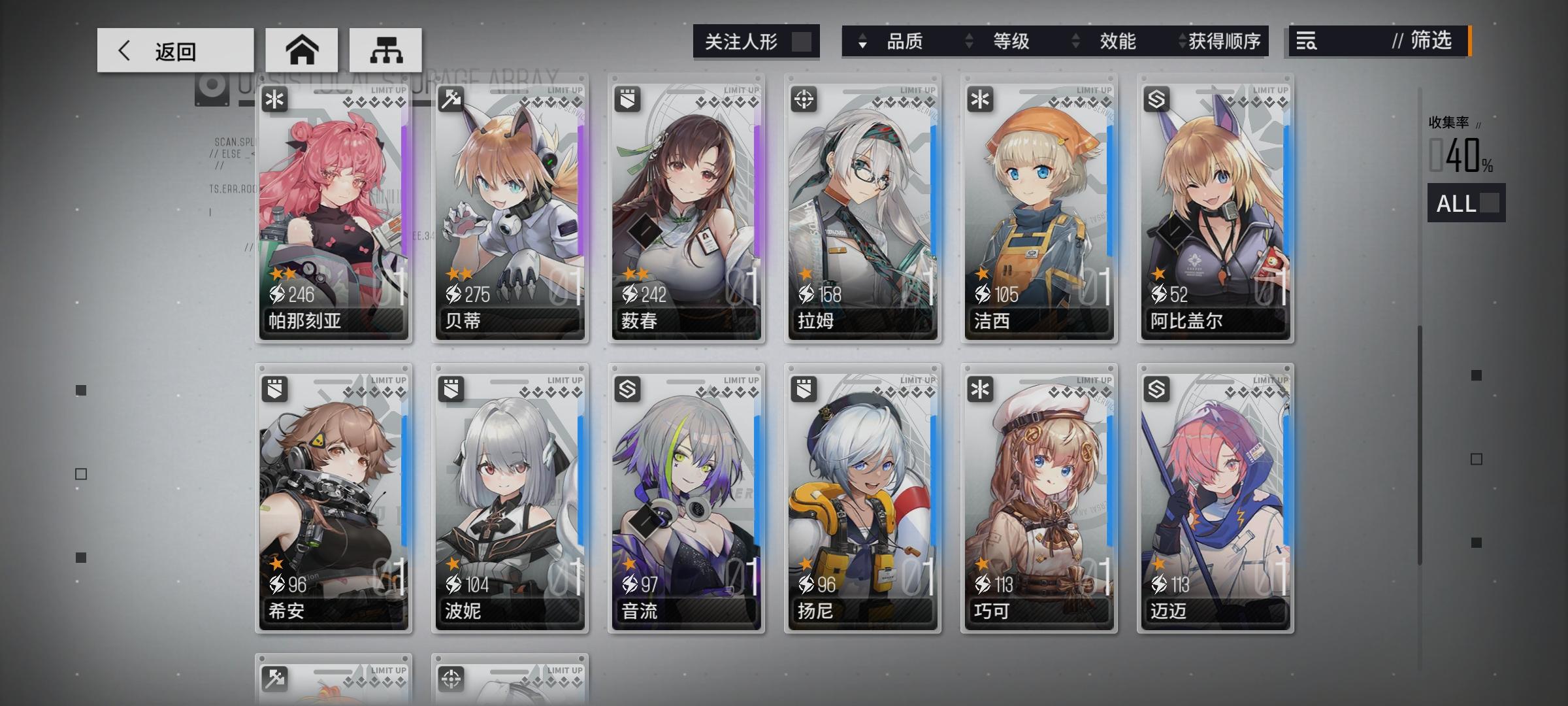Expand the 等级 sorting arrows
Screen dimensions: 1568x706
tap(968, 41)
